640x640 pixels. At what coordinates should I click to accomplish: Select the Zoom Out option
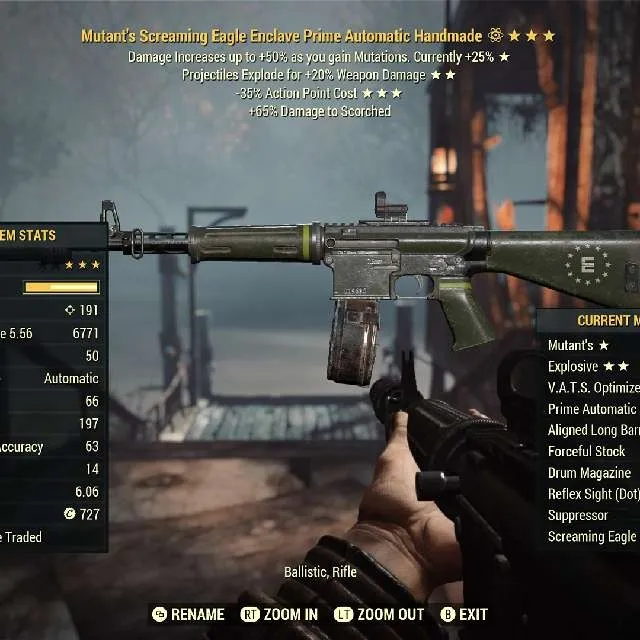click(x=379, y=614)
